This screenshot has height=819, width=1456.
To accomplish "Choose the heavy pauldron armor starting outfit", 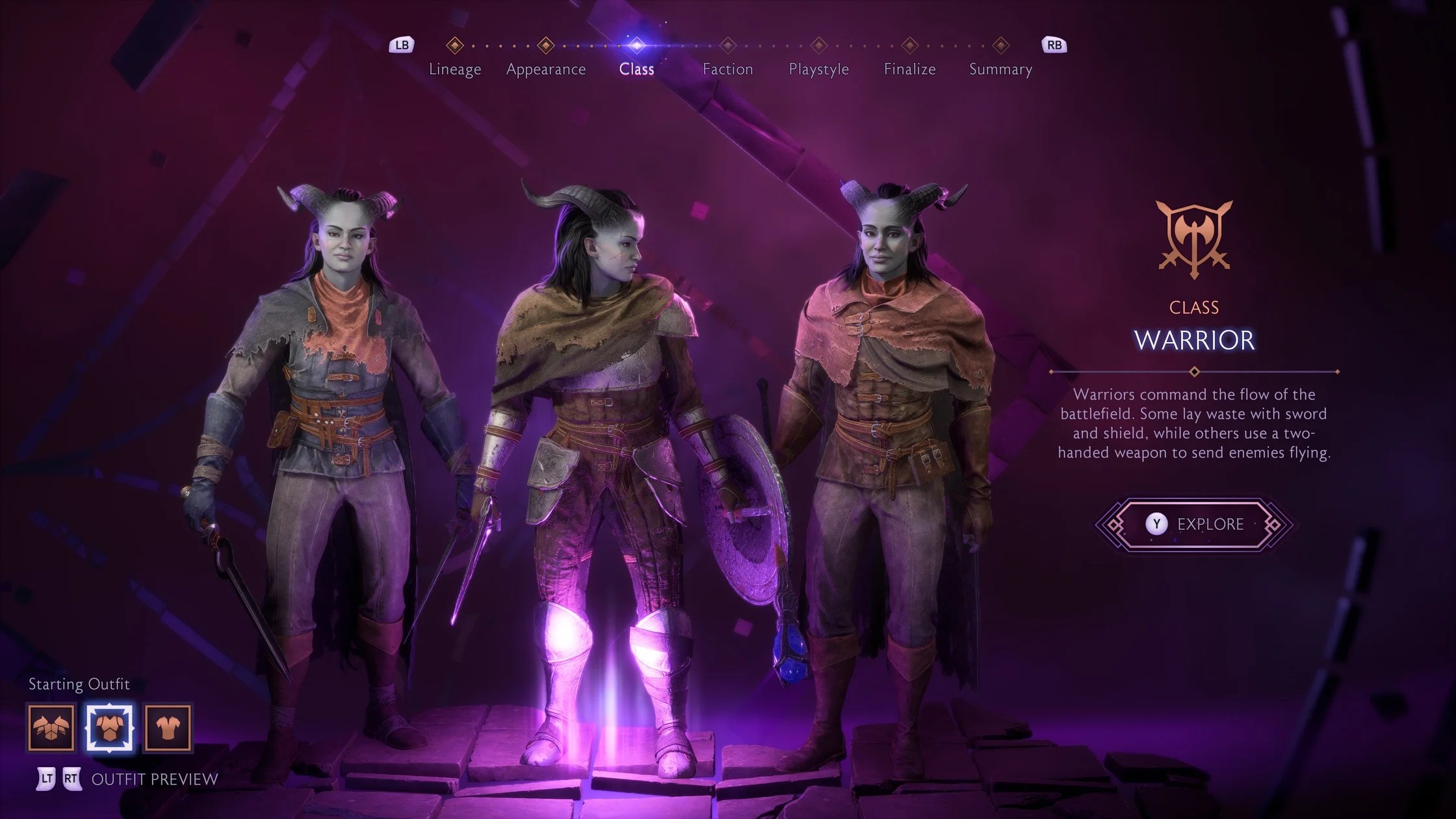I will click(51, 727).
